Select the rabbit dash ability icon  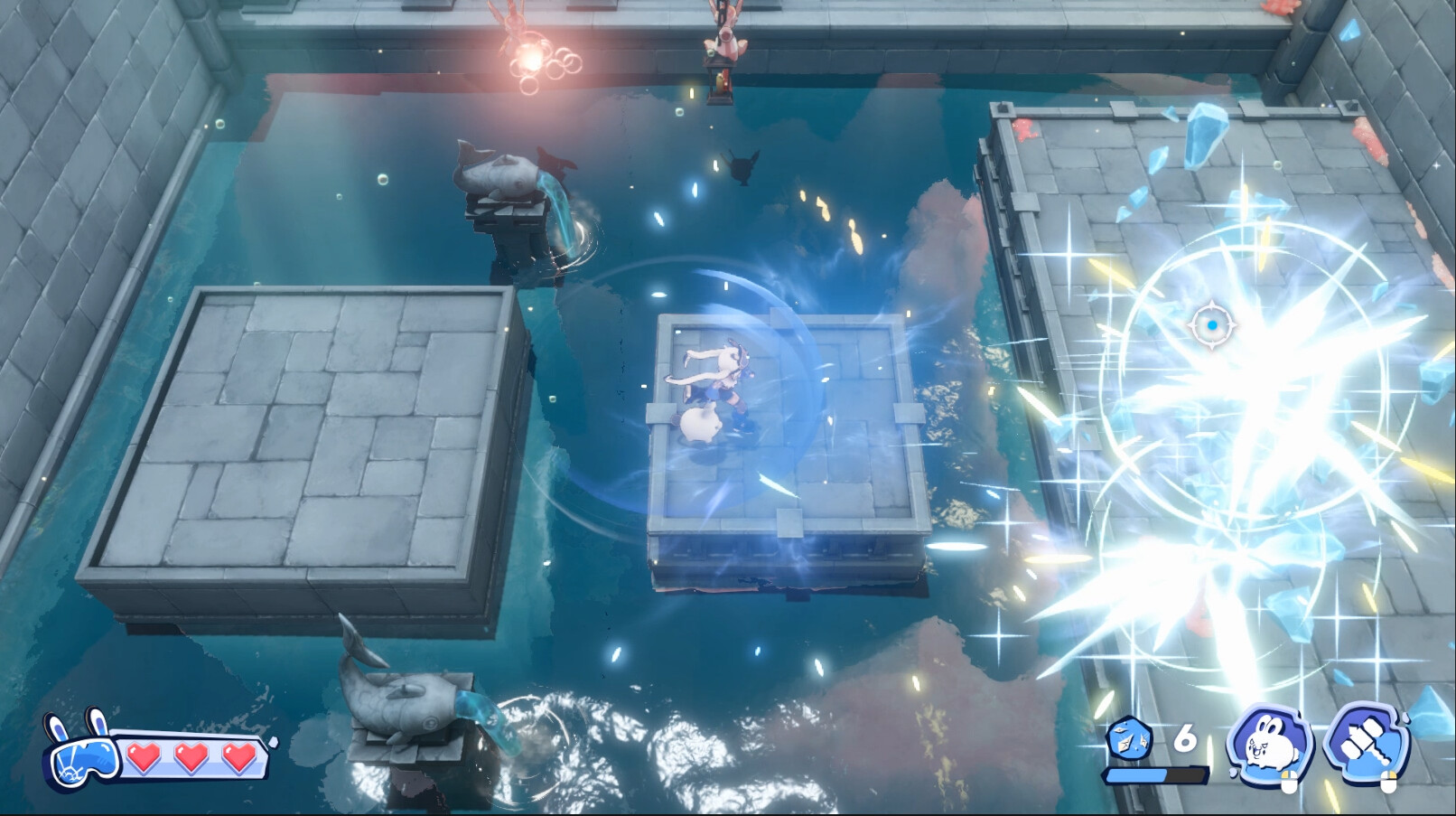pyautogui.click(x=1269, y=745)
